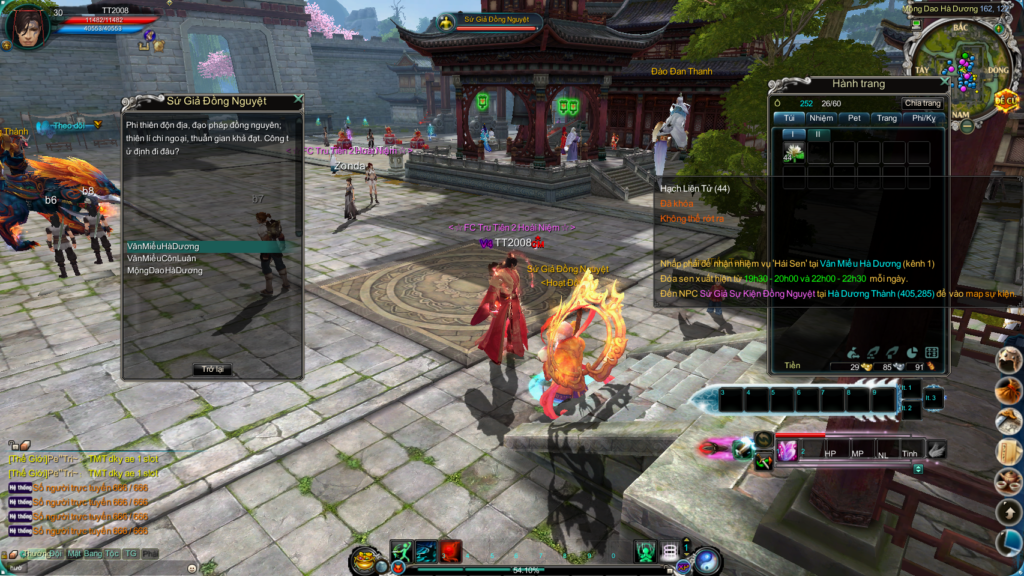The width and height of the screenshot is (1024, 576).
Task: Open the circular minimap
Action: click(958, 67)
